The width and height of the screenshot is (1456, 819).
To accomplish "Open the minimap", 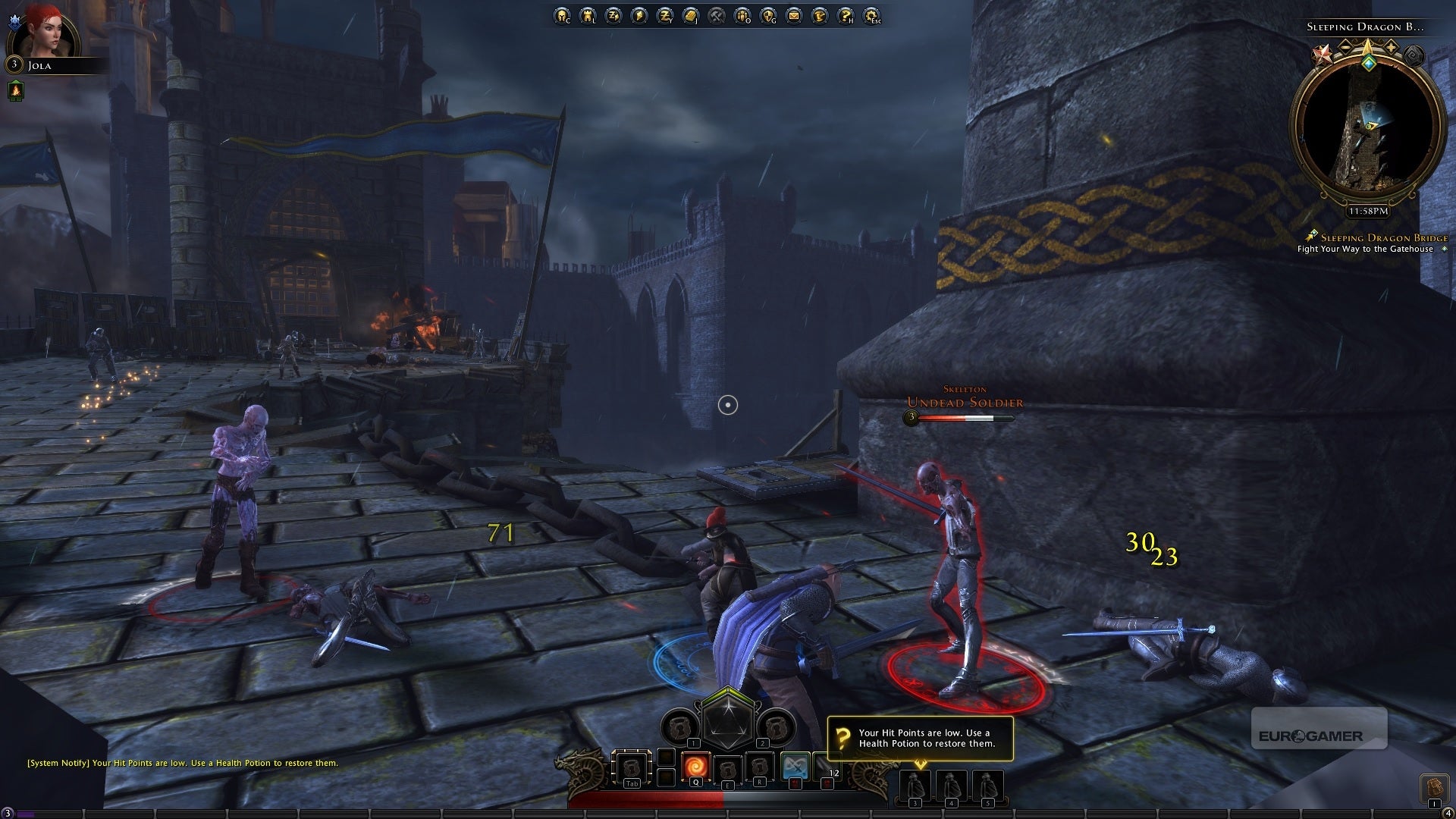I will 1367,129.
